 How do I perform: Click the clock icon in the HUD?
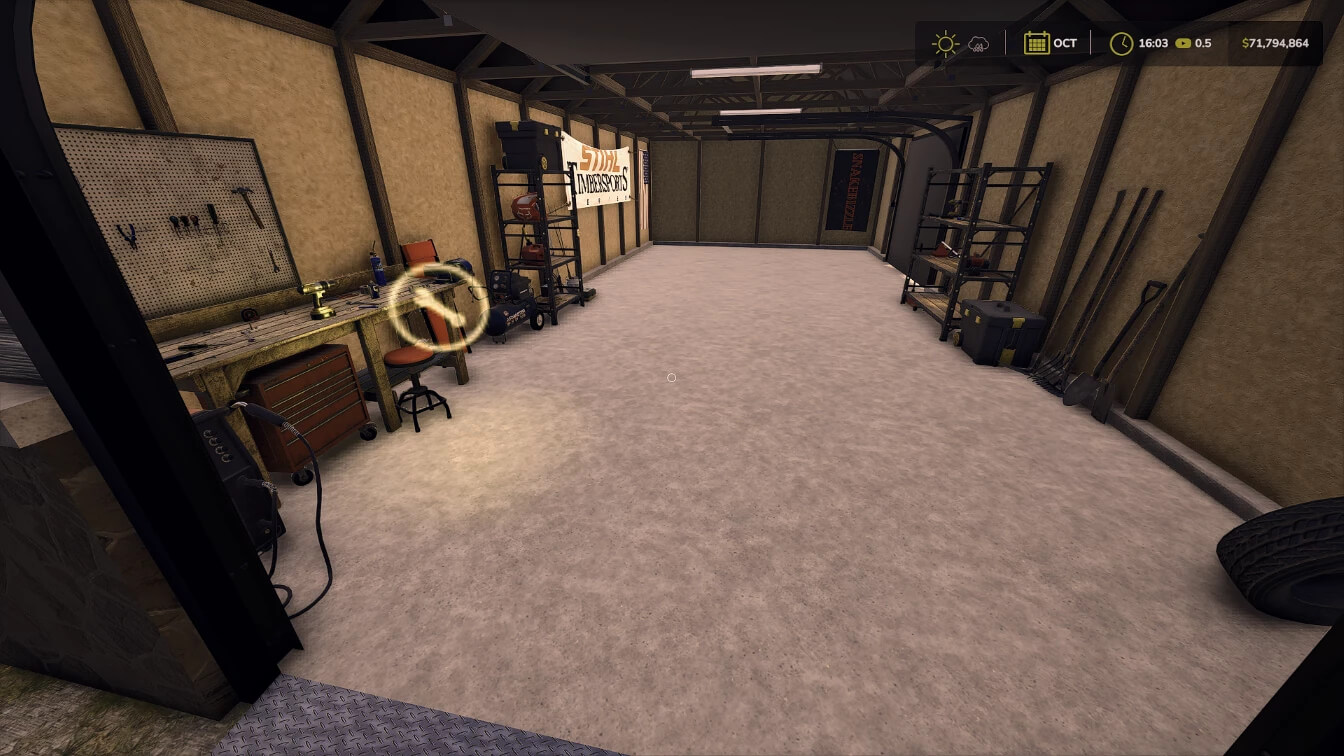pos(1122,43)
